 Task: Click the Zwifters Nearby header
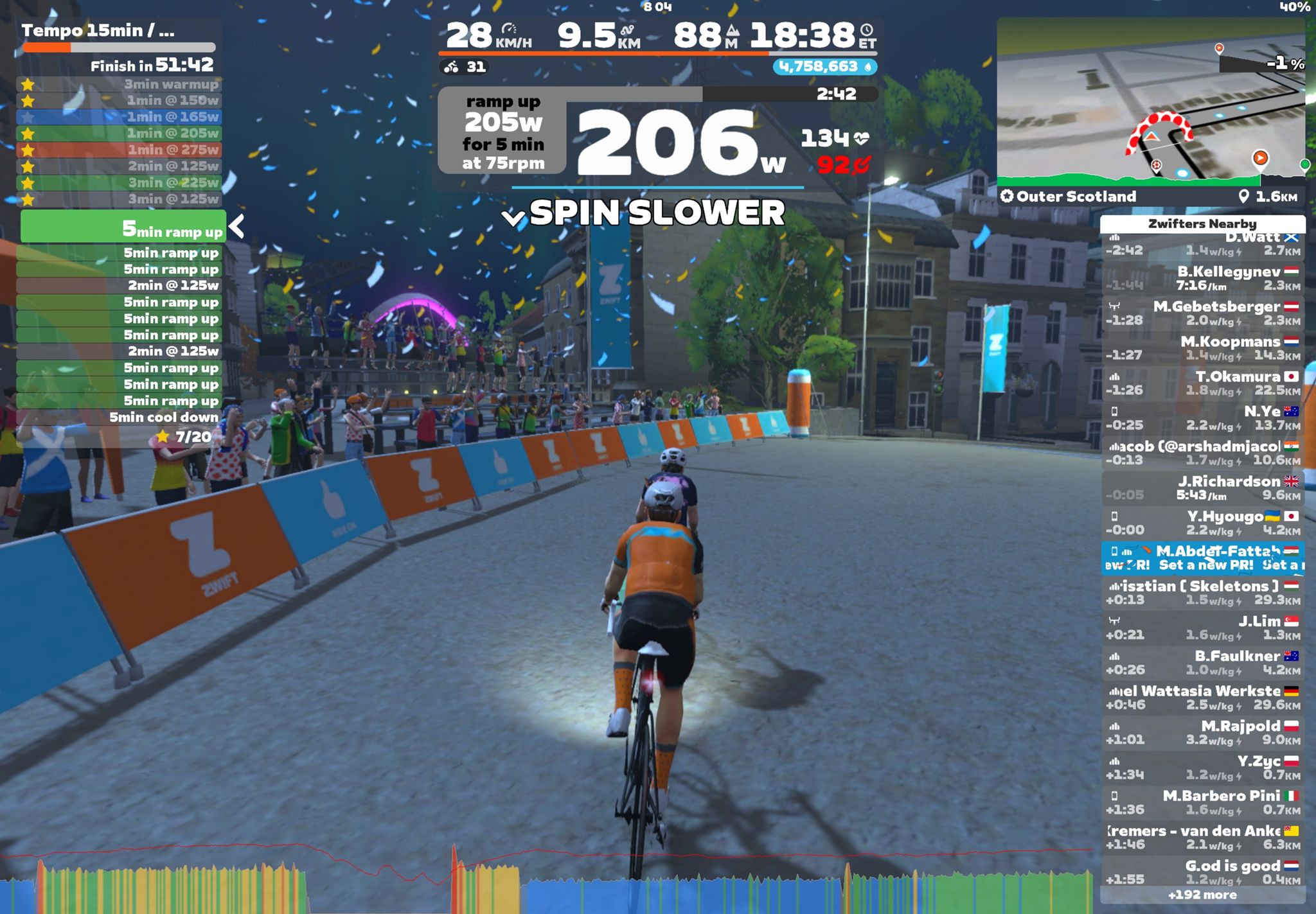click(x=1202, y=224)
